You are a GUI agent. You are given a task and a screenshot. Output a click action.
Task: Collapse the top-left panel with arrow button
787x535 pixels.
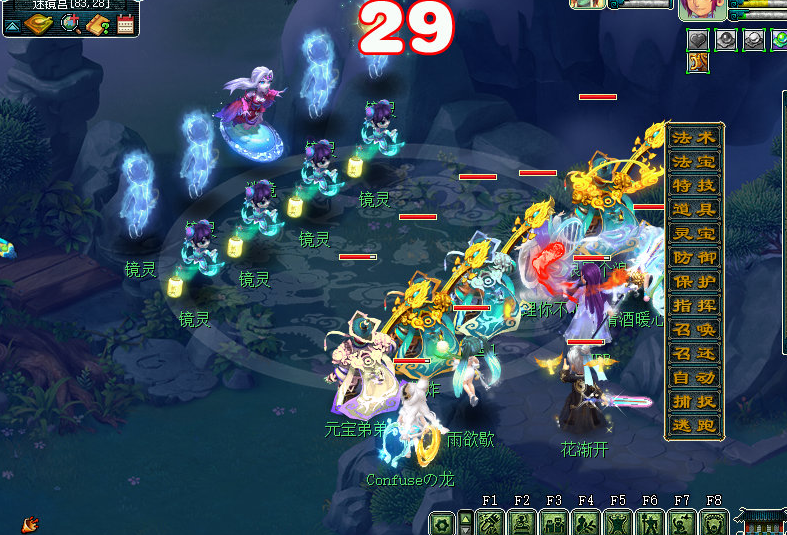pyautogui.click(x=12, y=25)
